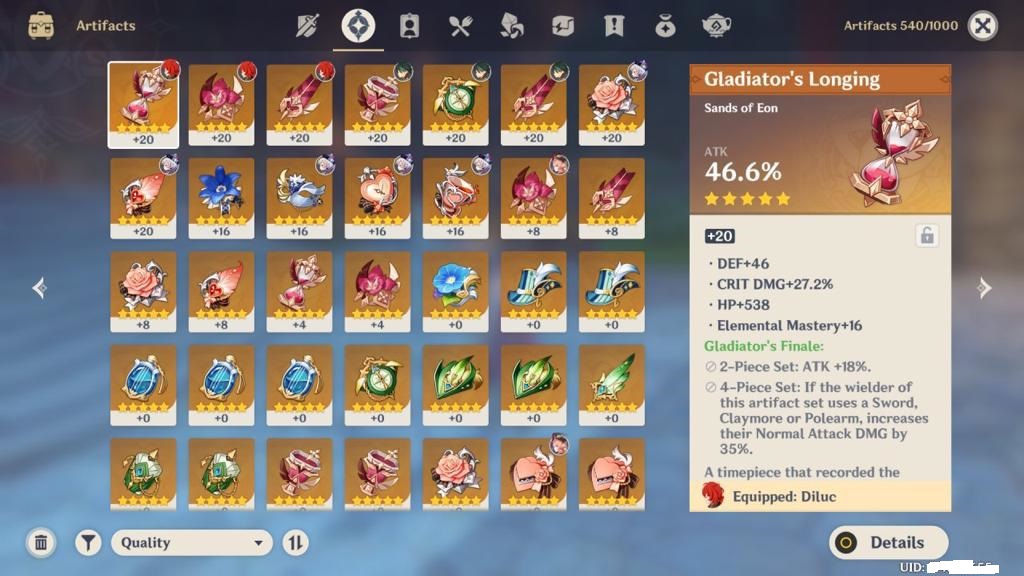Go to the next inventory category arrow
This screenshot has height=576, width=1024.
coord(984,289)
